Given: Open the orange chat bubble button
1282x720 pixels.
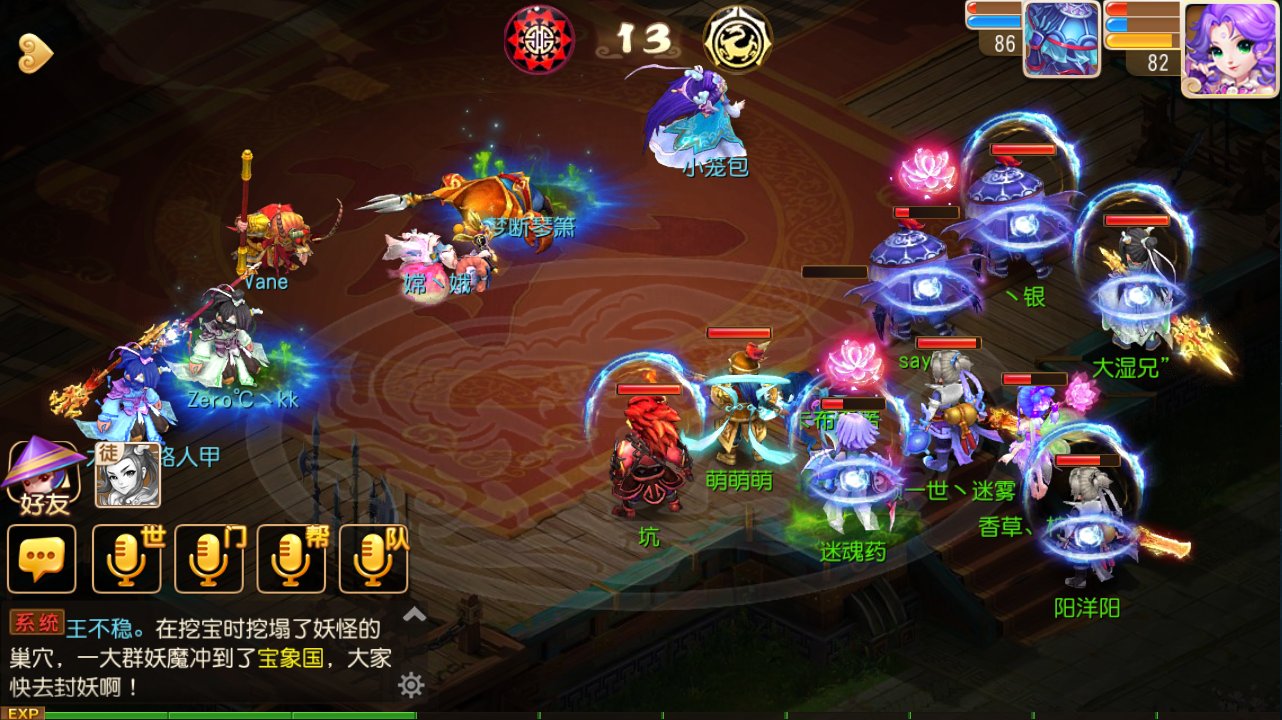Looking at the screenshot, I should (42, 558).
